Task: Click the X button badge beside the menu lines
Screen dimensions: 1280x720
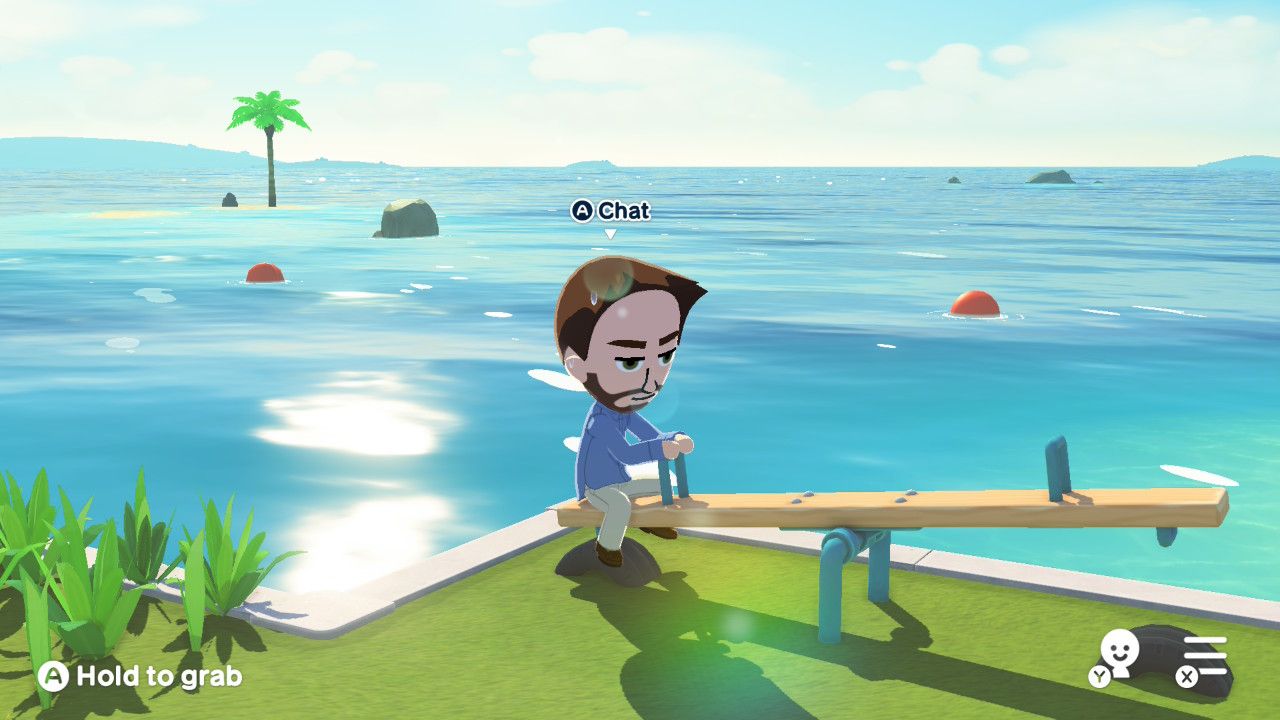Action: [1187, 677]
